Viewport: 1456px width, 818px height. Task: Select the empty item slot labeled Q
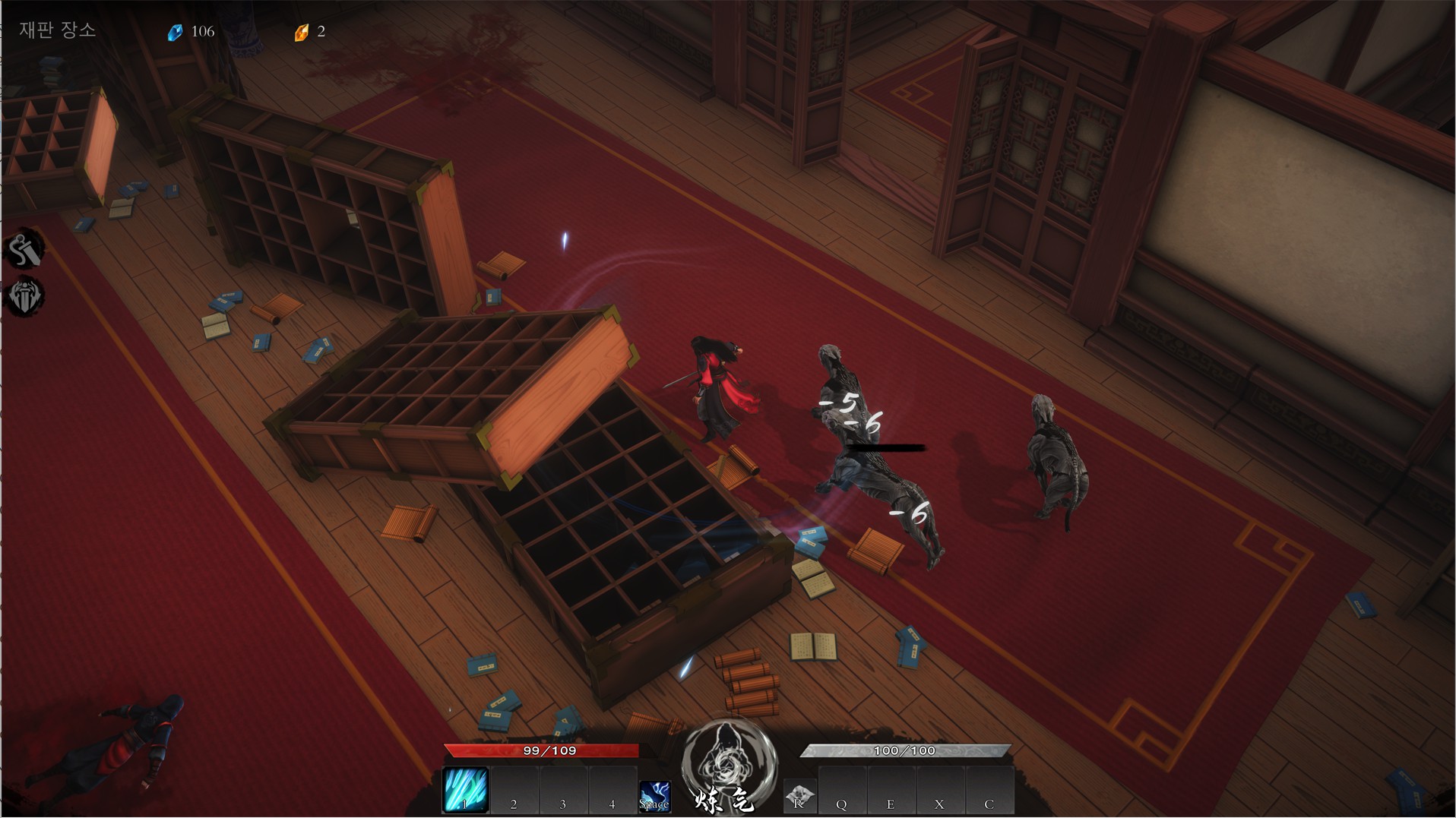pos(842,791)
